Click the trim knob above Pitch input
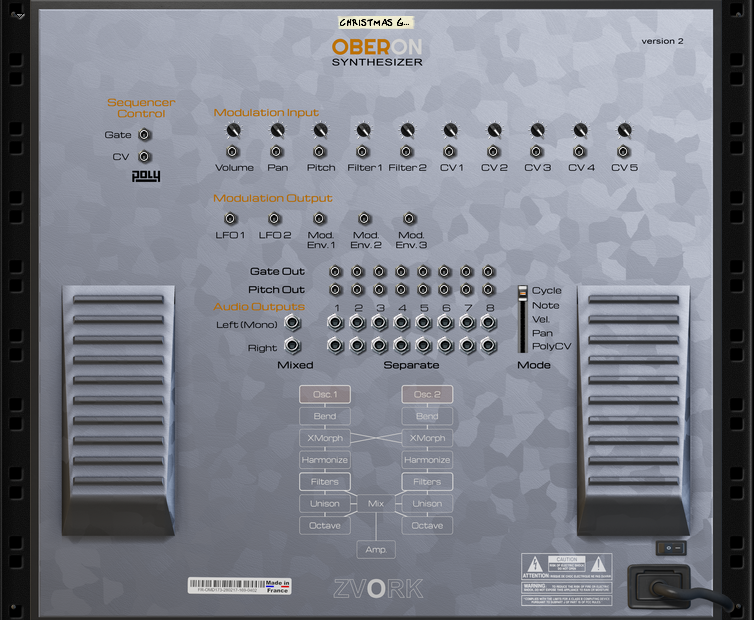This screenshot has height=620, width=754. 320,130
